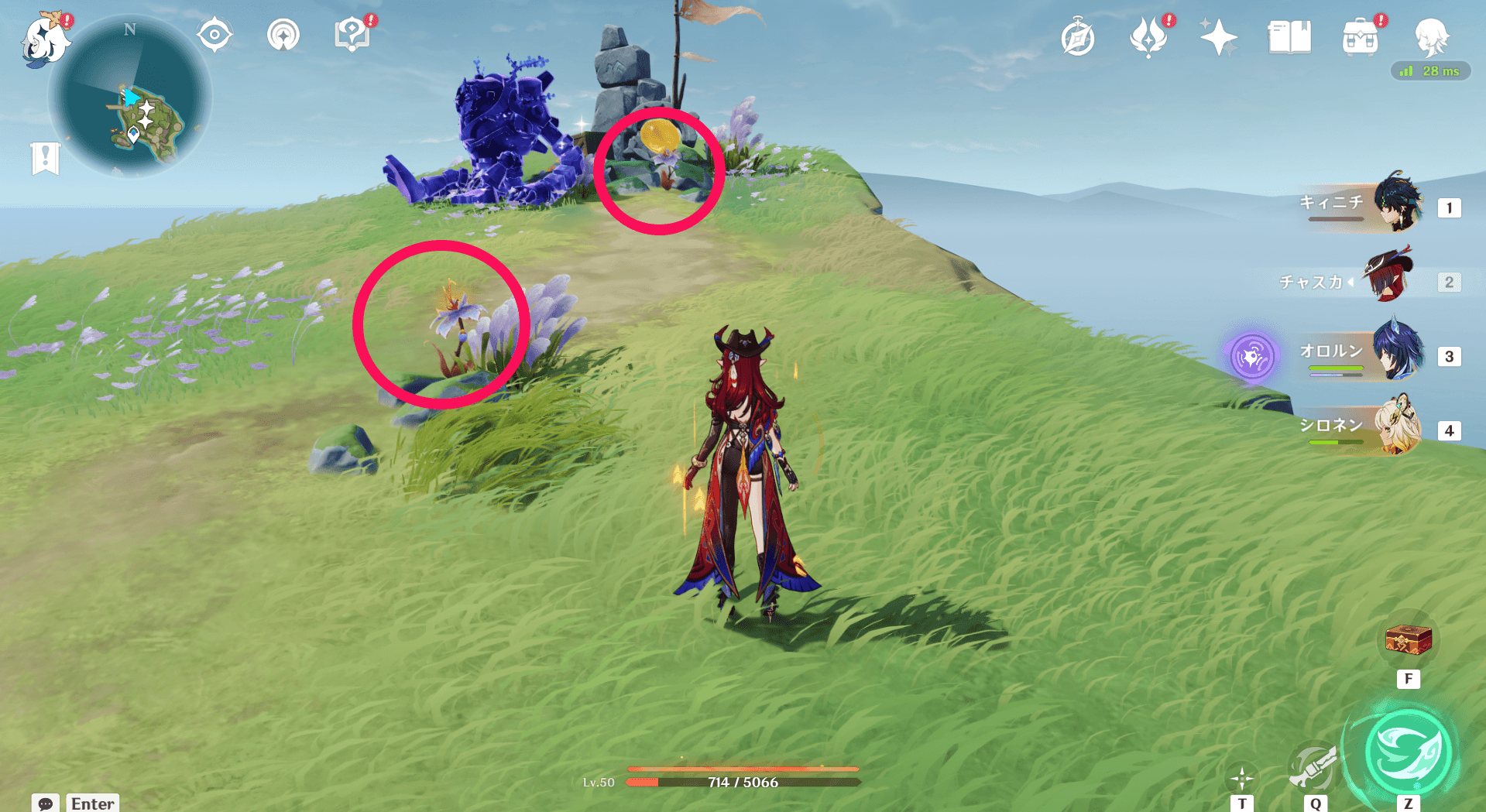Click チャスカ's side expander arrow
This screenshot has height=812, width=1486.
tap(1350, 281)
